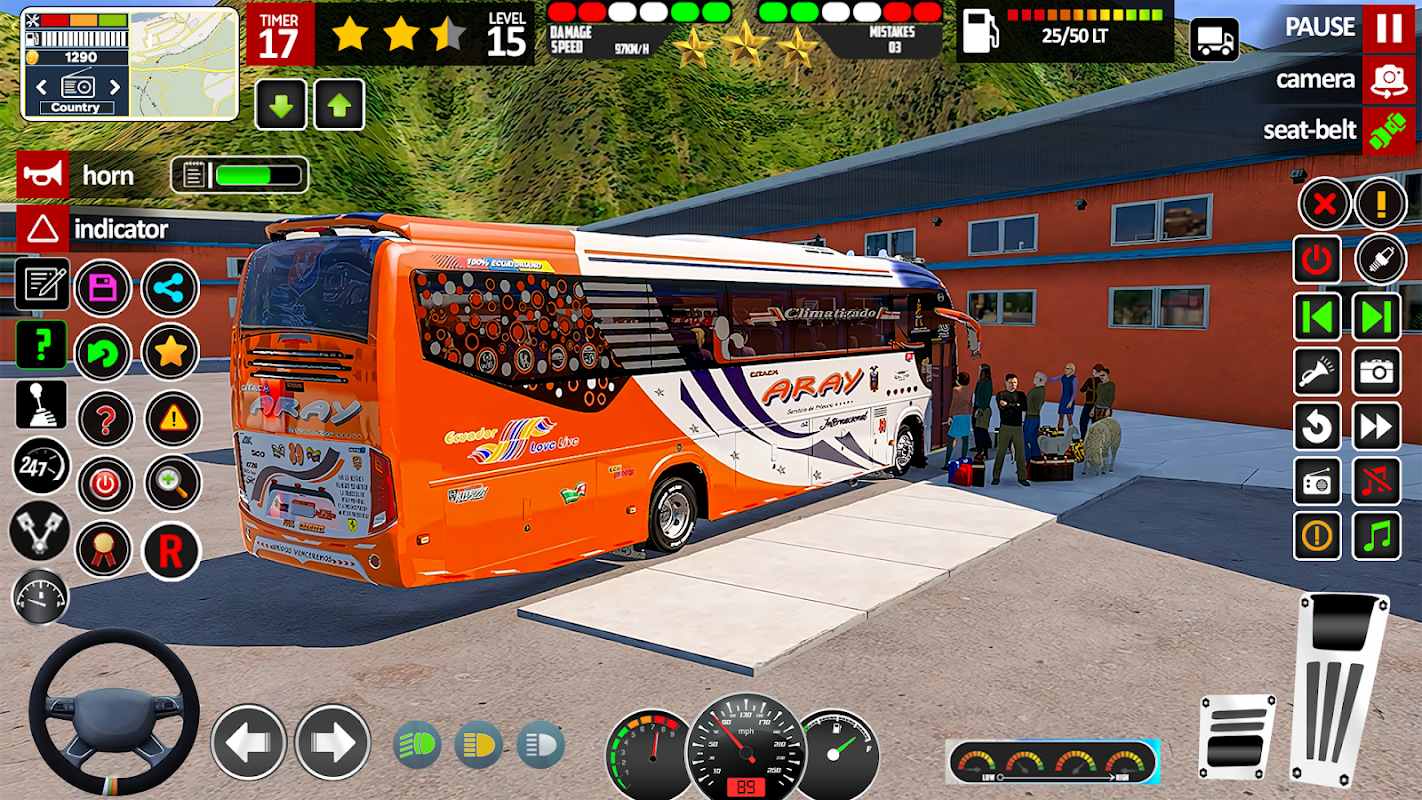Tap the red R reverse button
1422x800 pixels.
(171, 551)
